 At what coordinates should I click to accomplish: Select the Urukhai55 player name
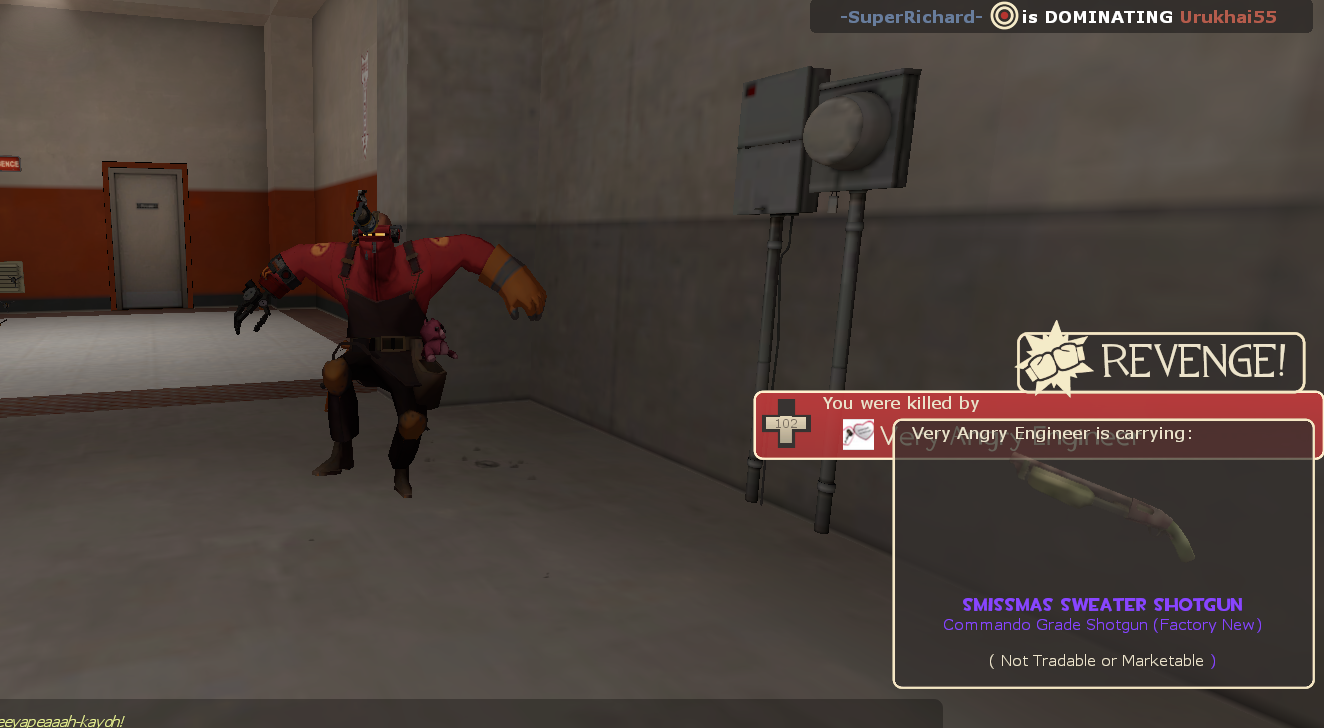[x=1228, y=16]
